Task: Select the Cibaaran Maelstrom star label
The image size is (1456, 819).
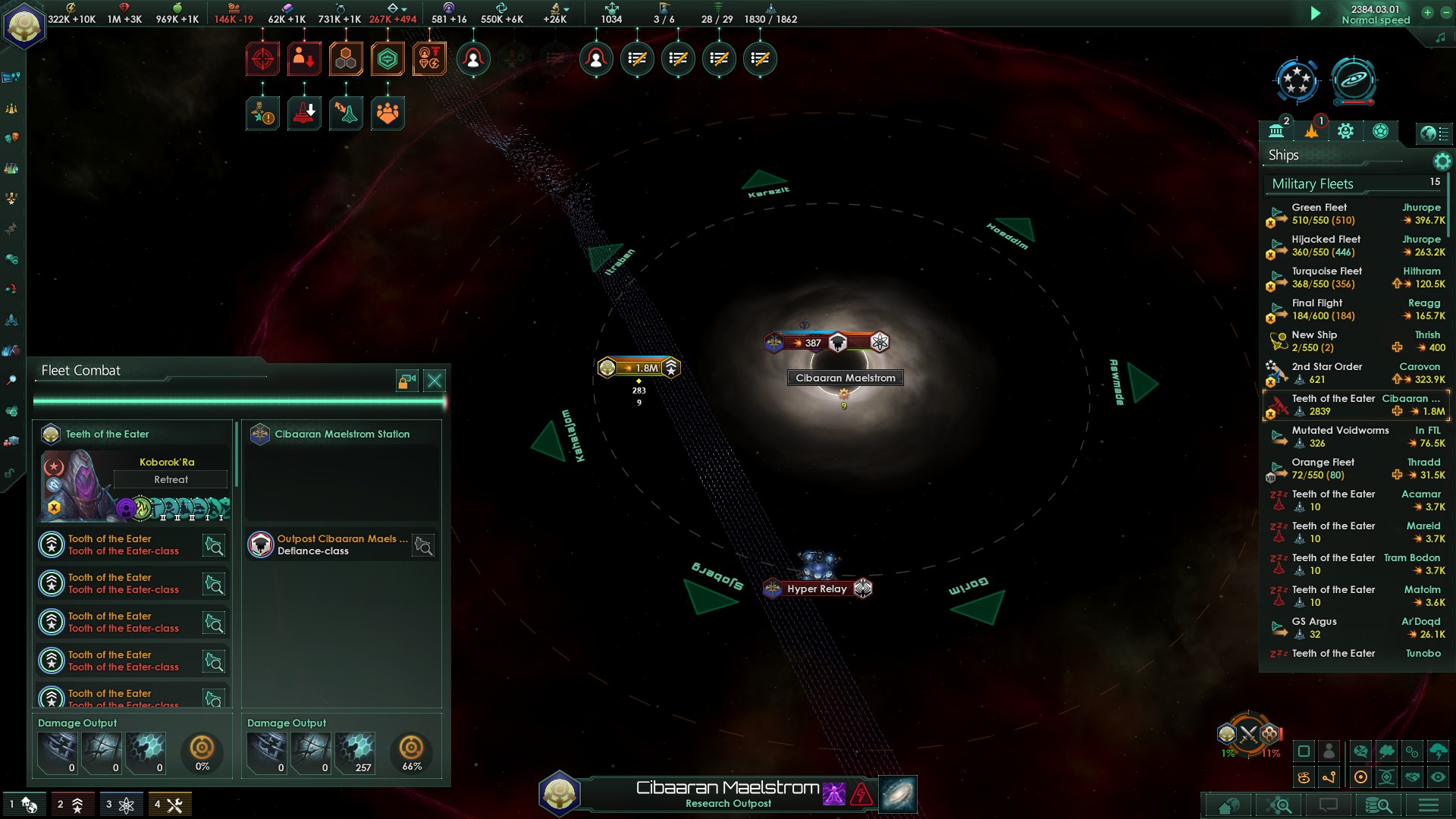Action: point(845,378)
